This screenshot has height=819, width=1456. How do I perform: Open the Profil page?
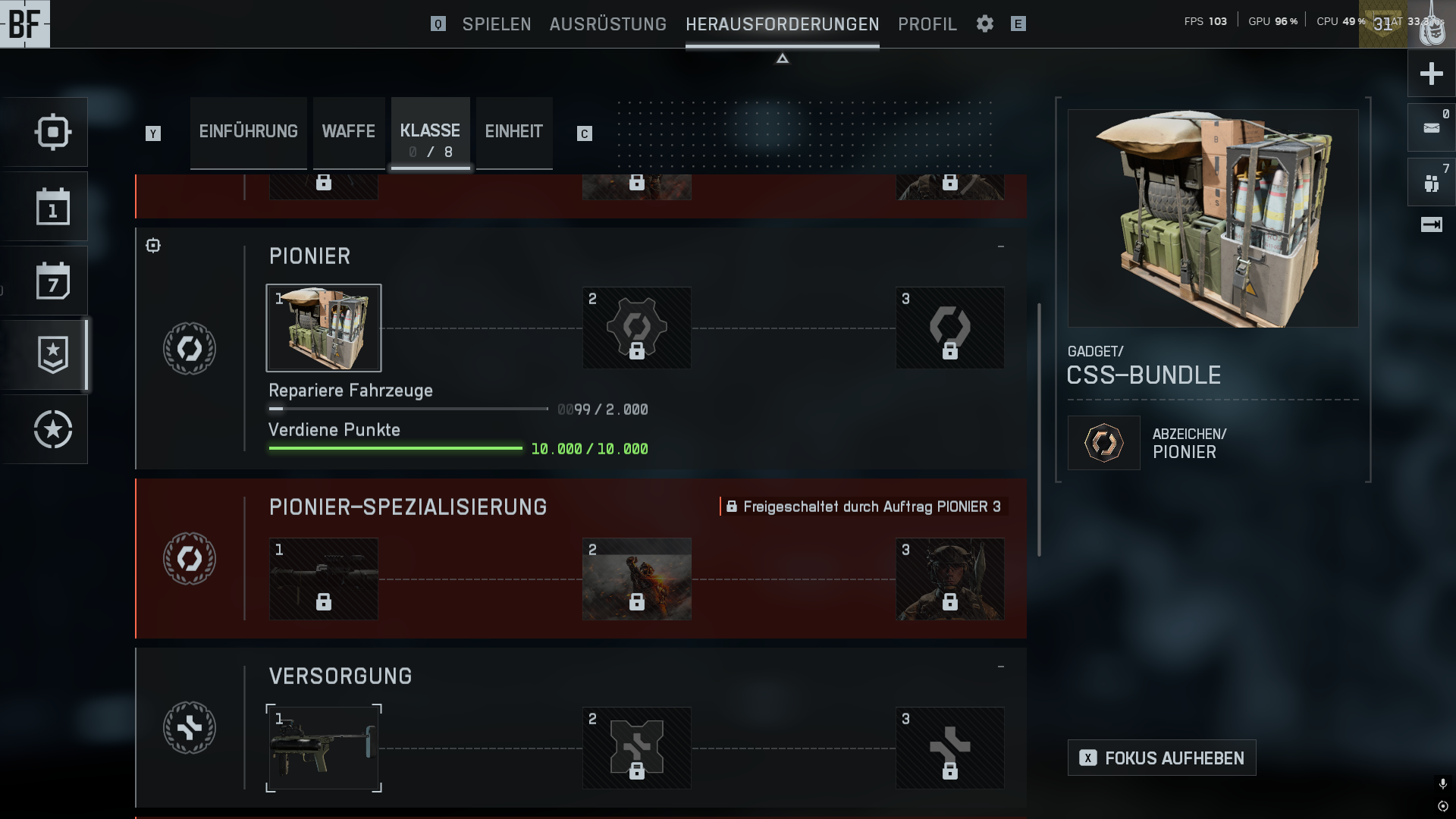click(927, 24)
